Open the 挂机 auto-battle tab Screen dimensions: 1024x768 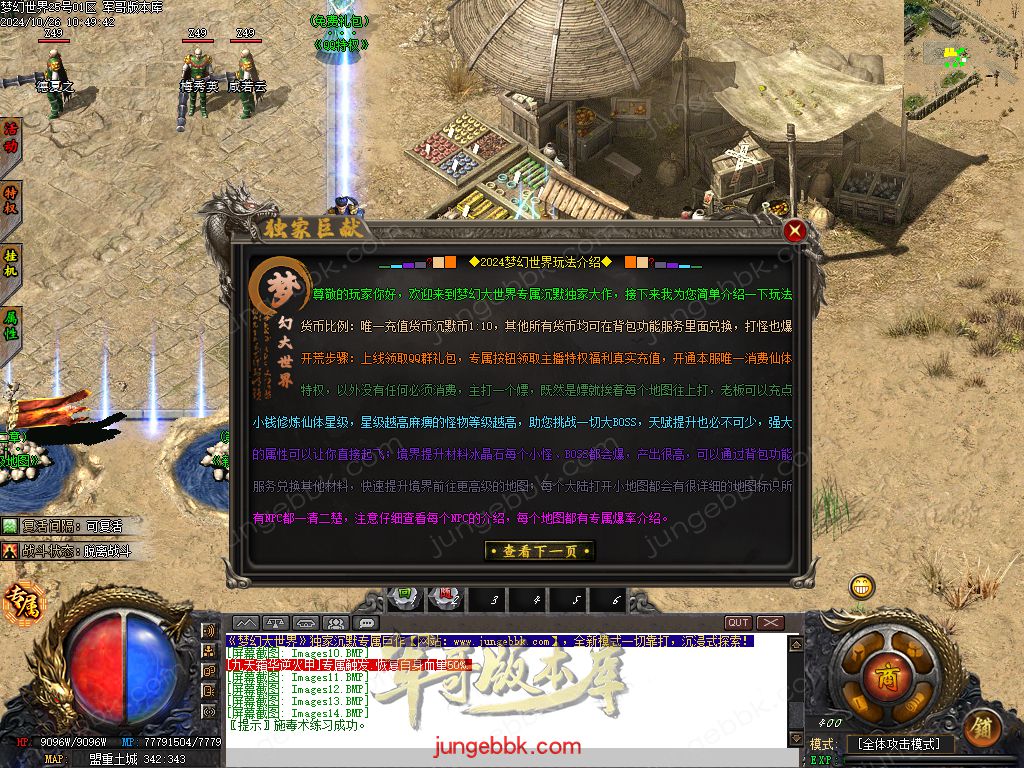point(11,262)
